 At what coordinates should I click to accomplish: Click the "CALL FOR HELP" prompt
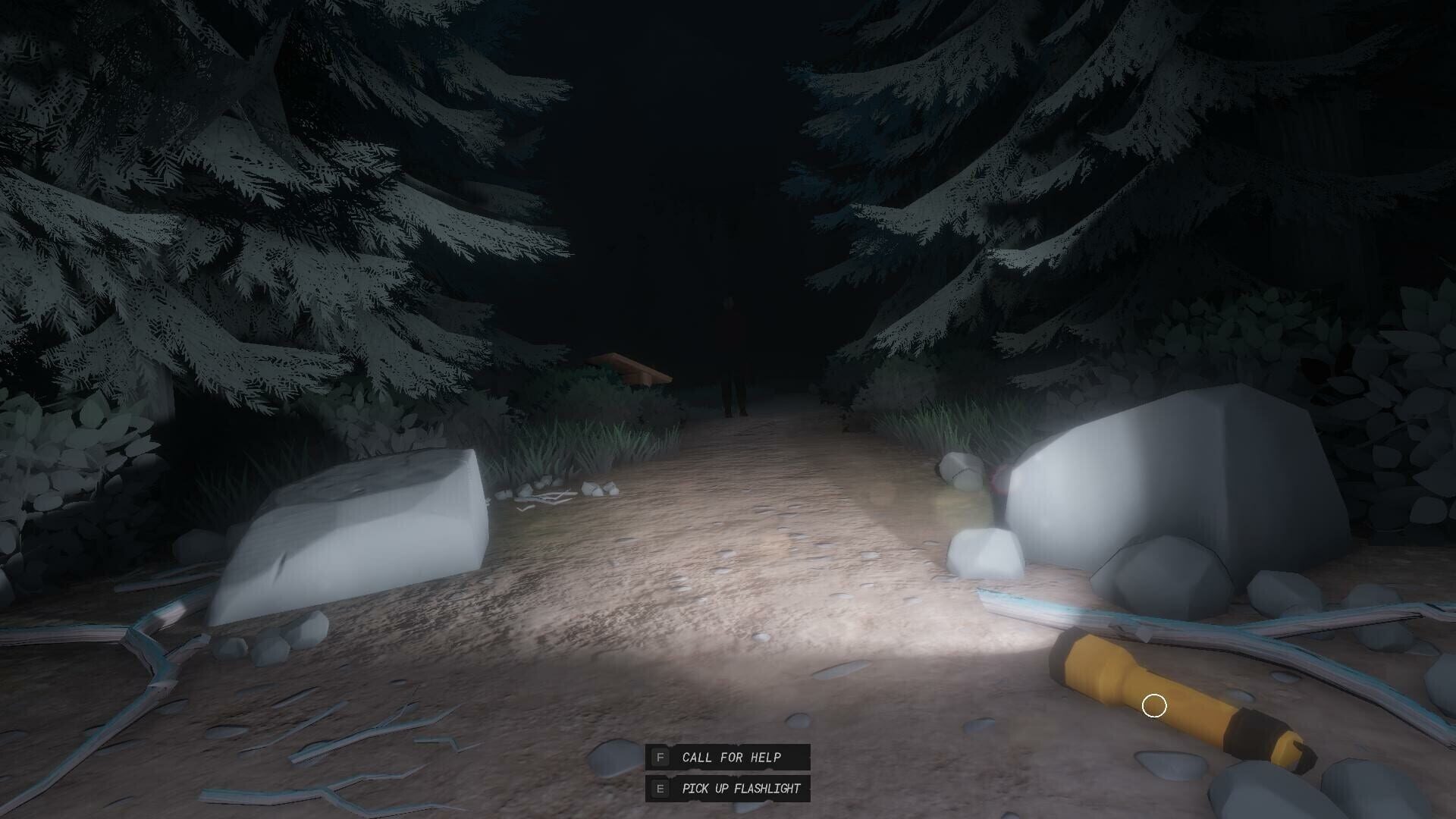coord(730,757)
